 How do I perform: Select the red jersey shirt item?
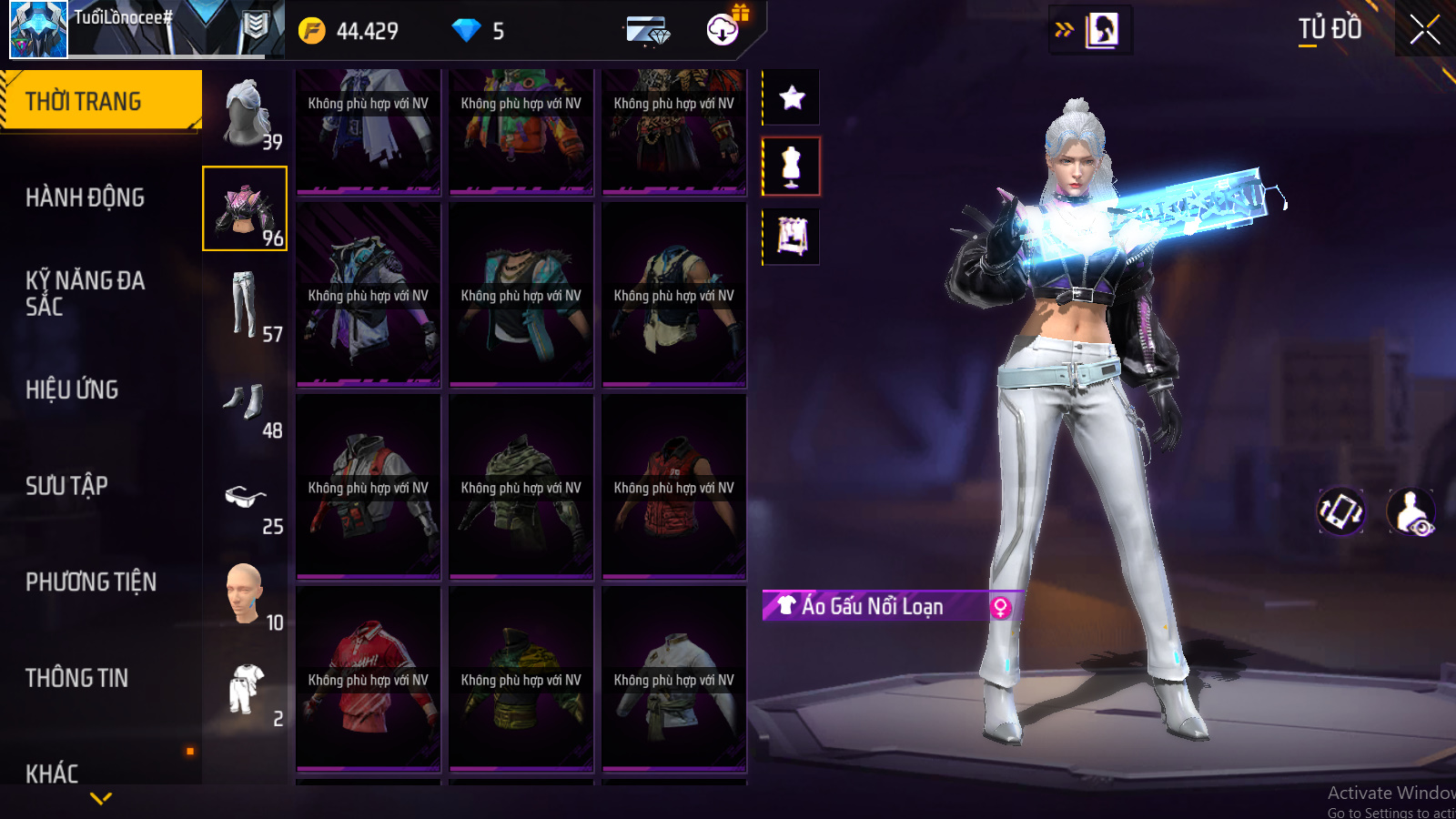click(x=369, y=678)
